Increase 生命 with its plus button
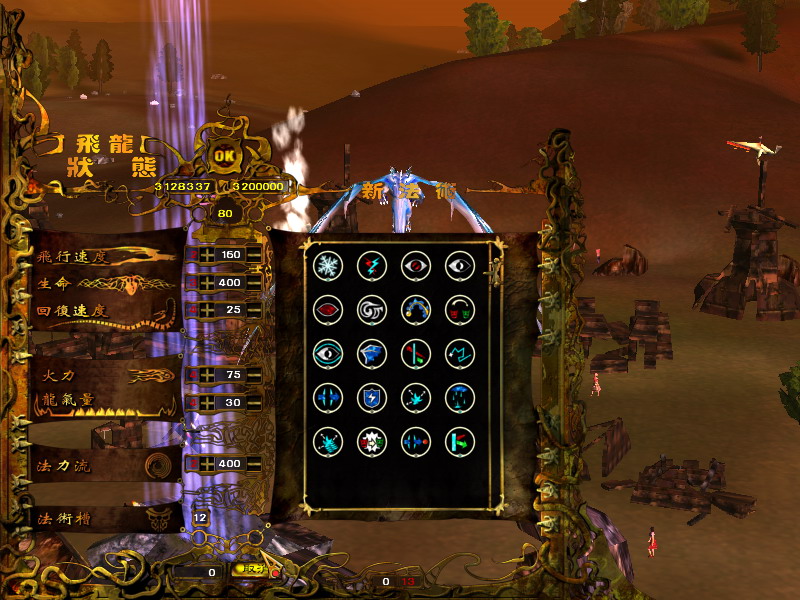 tap(207, 283)
